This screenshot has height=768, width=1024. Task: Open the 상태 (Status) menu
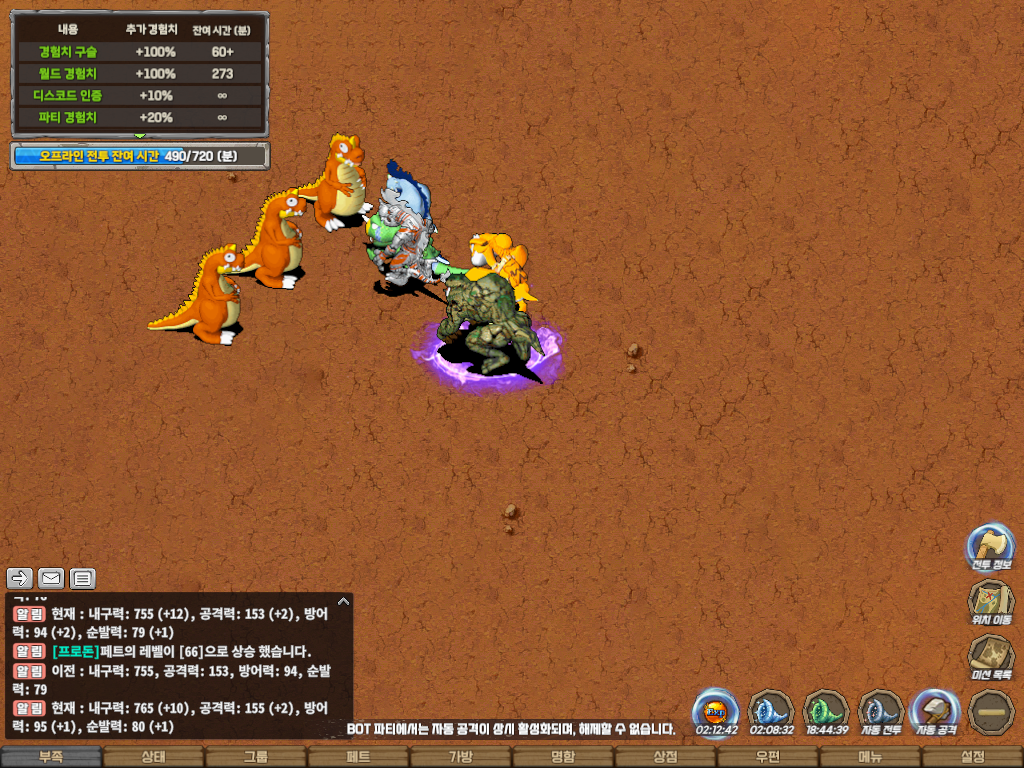coord(153,757)
